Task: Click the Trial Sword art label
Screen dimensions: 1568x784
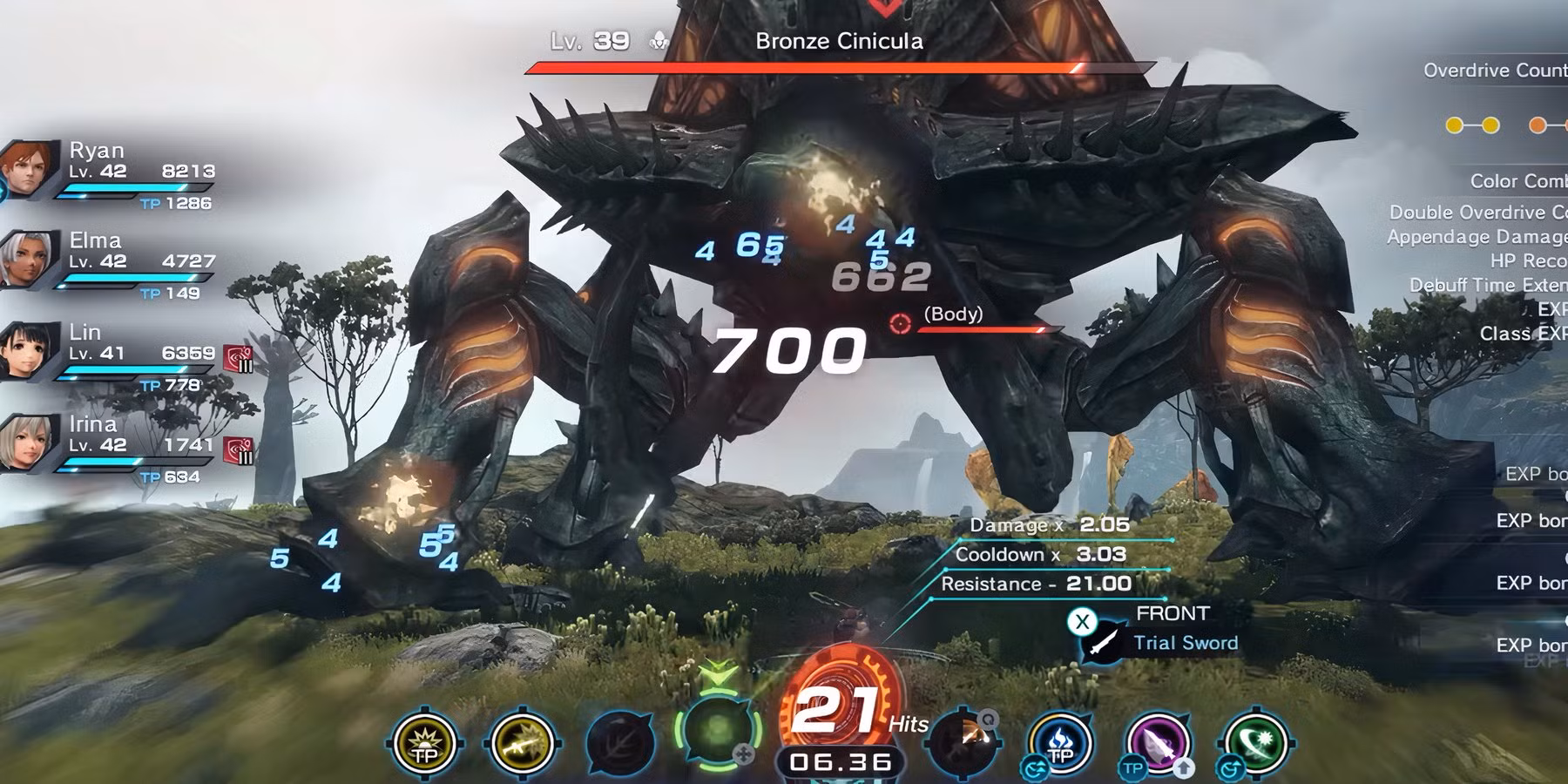Action: point(1185,643)
